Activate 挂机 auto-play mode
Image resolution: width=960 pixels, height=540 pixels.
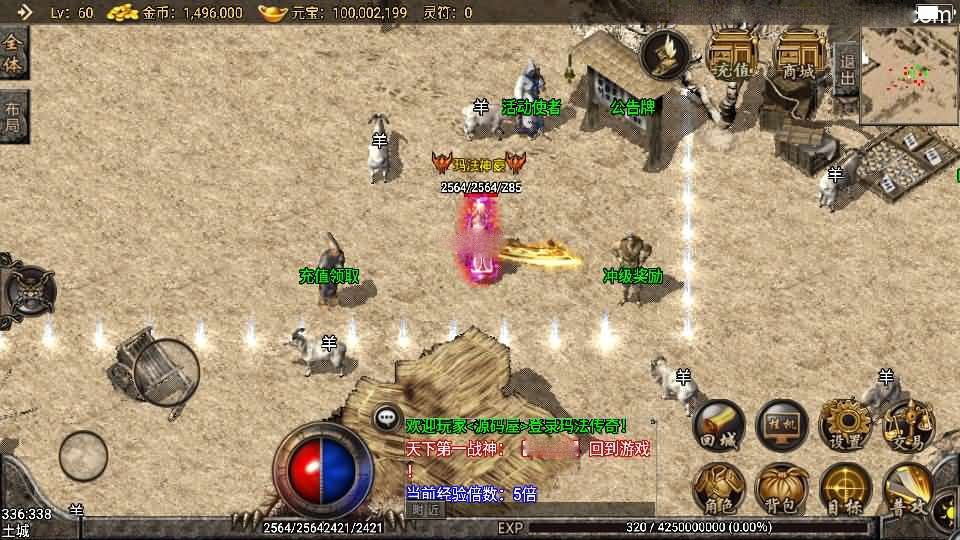click(782, 426)
